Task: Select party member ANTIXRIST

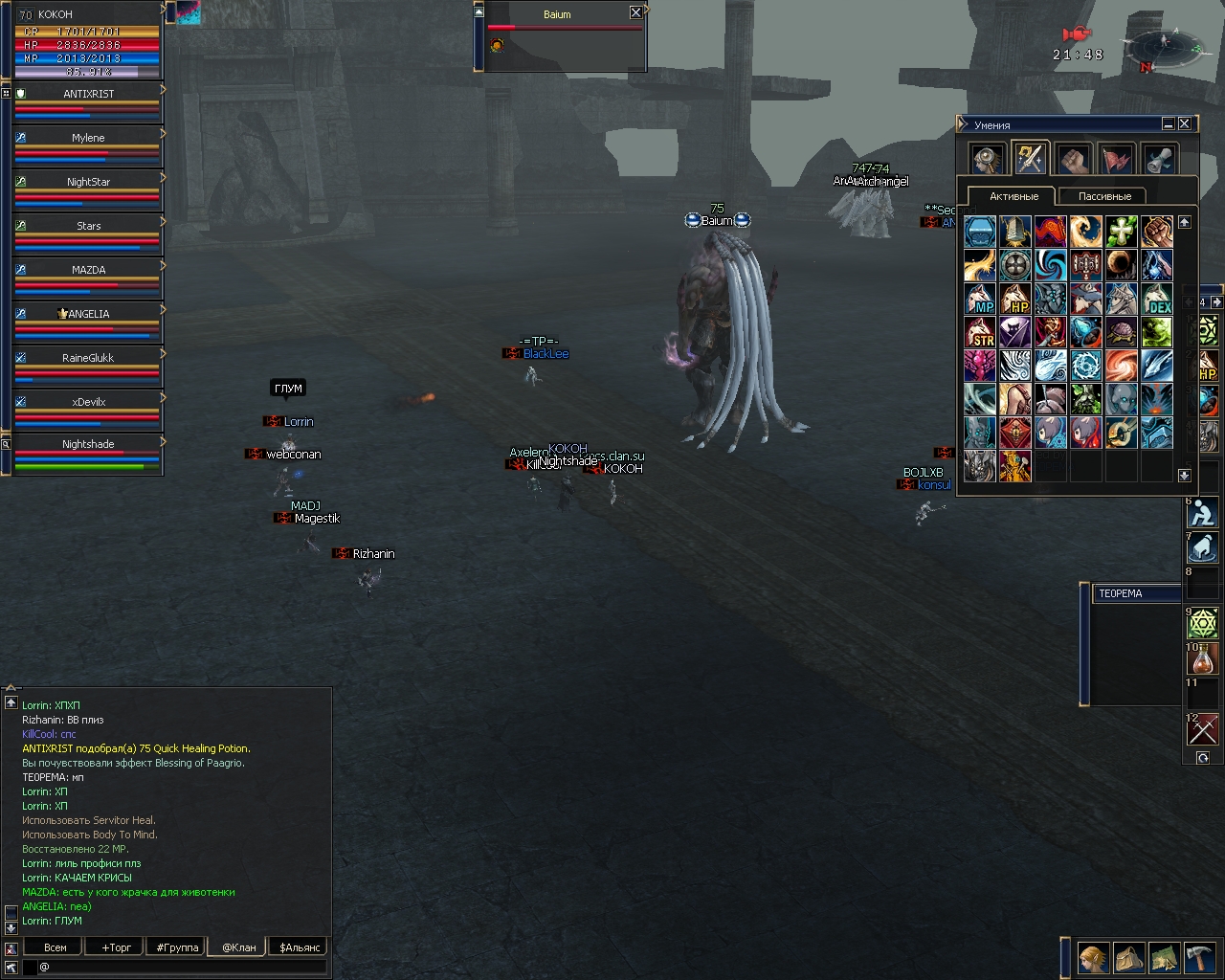Action: pos(88,94)
